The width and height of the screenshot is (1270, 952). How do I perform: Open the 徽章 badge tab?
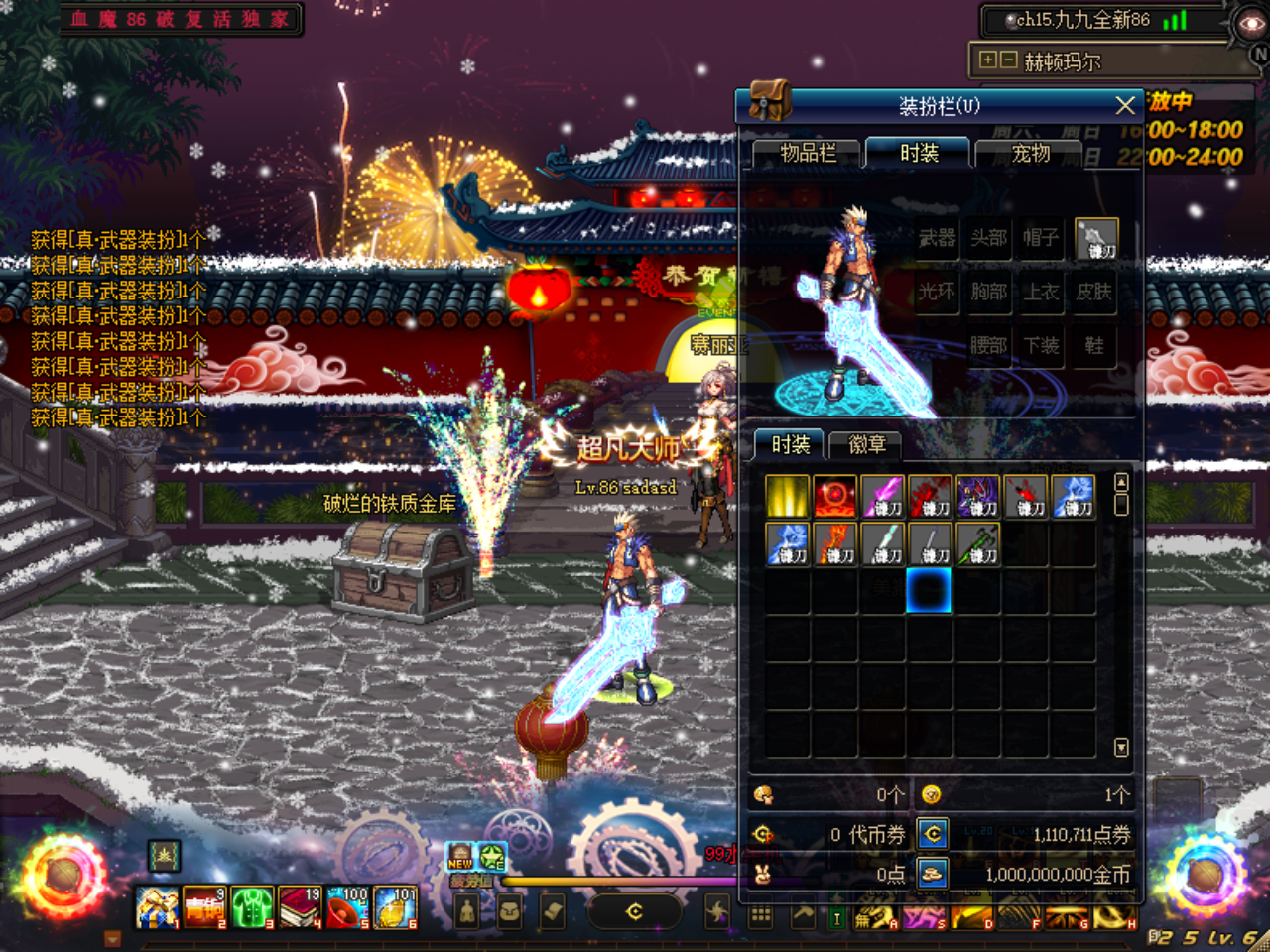(865, 444)
